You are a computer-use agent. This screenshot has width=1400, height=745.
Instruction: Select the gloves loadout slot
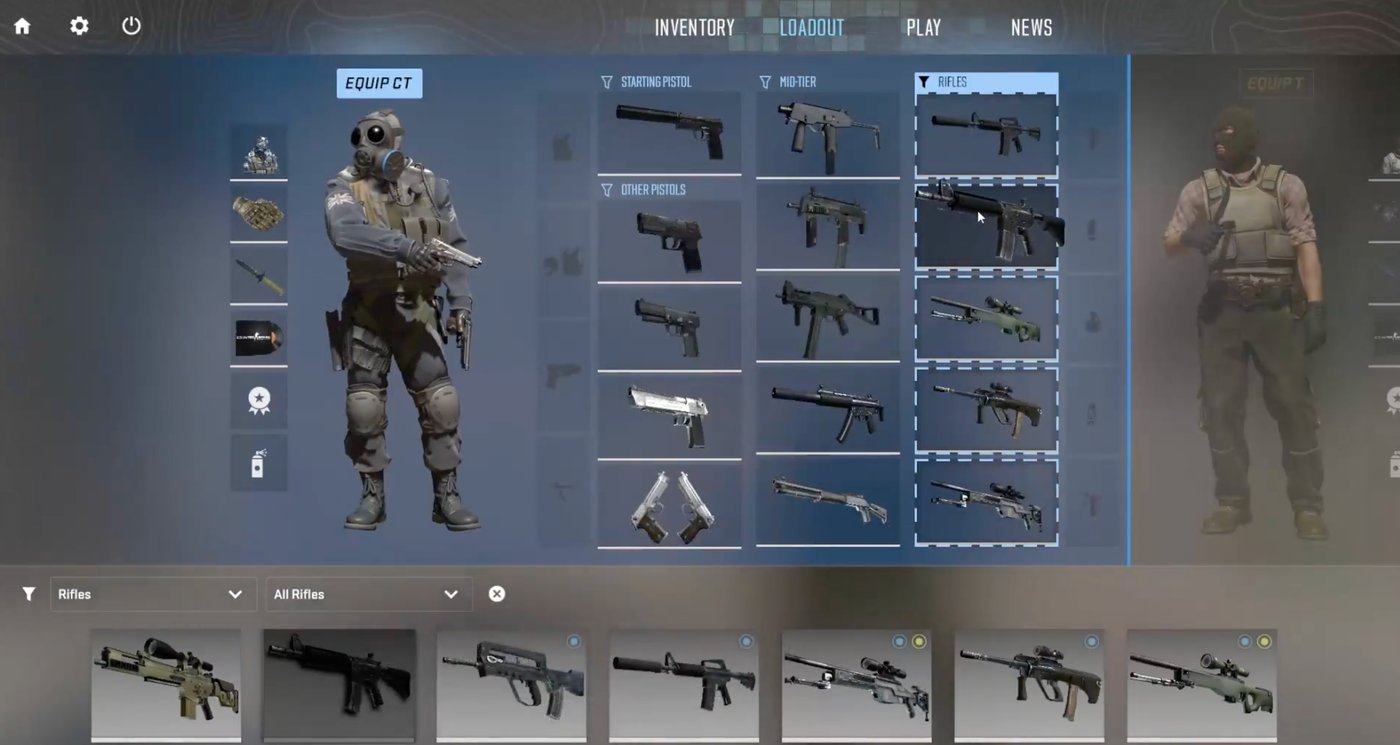click(258, 214)
